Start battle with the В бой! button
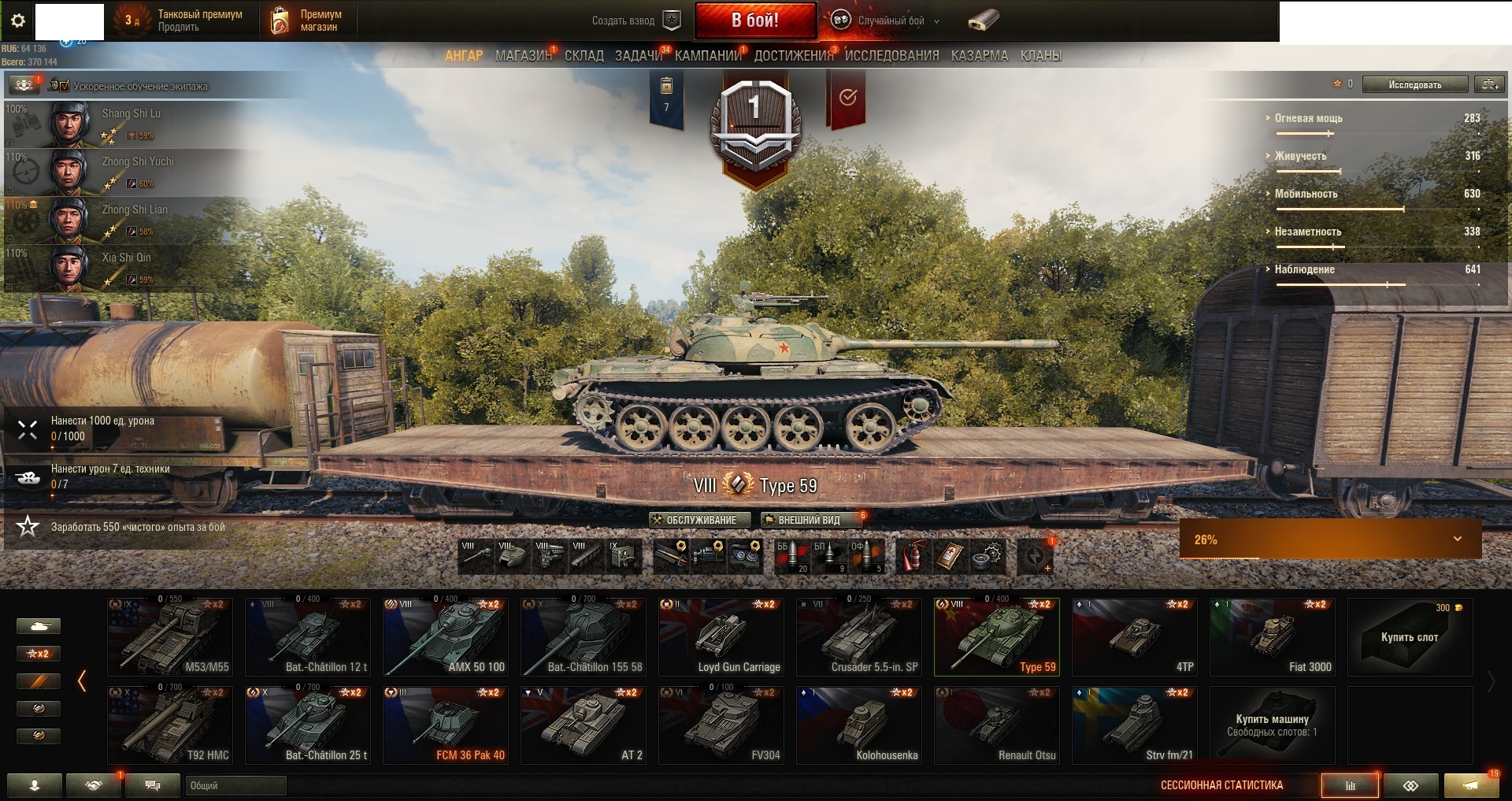 [754, 20]
